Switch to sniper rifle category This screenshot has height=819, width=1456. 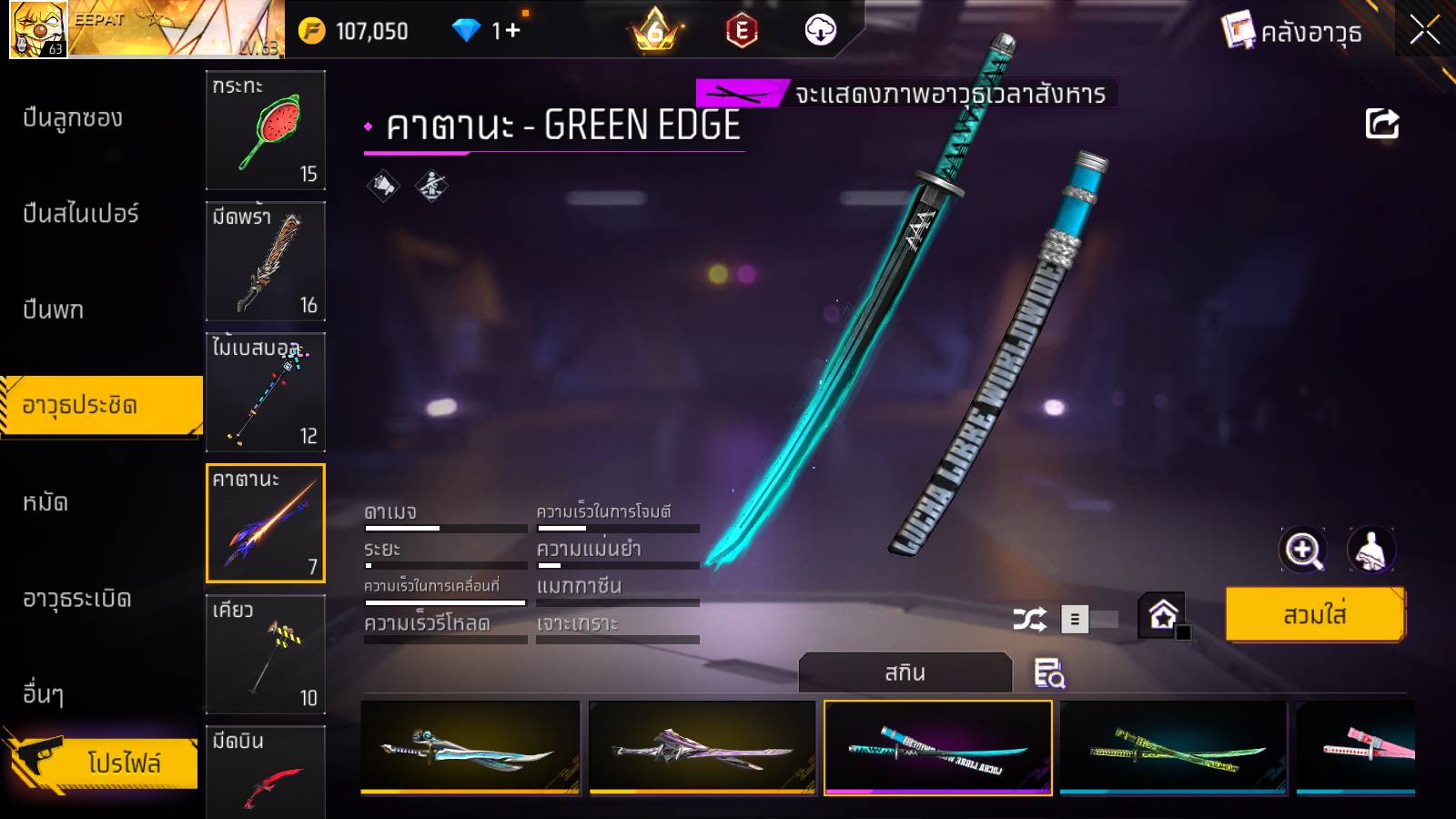tap(80, 214)
